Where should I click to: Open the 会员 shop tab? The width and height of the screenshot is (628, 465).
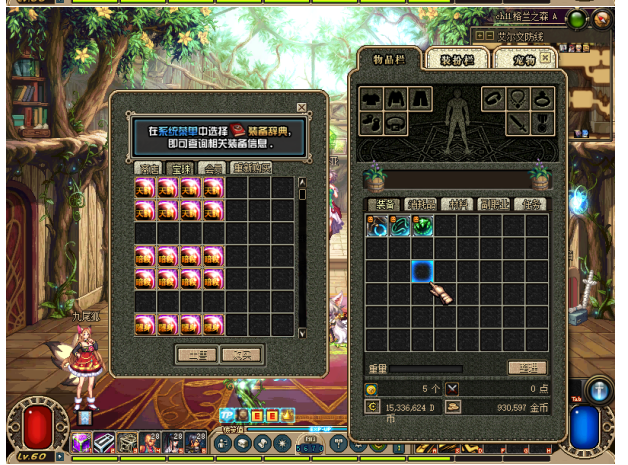click(x=211, y=168)
